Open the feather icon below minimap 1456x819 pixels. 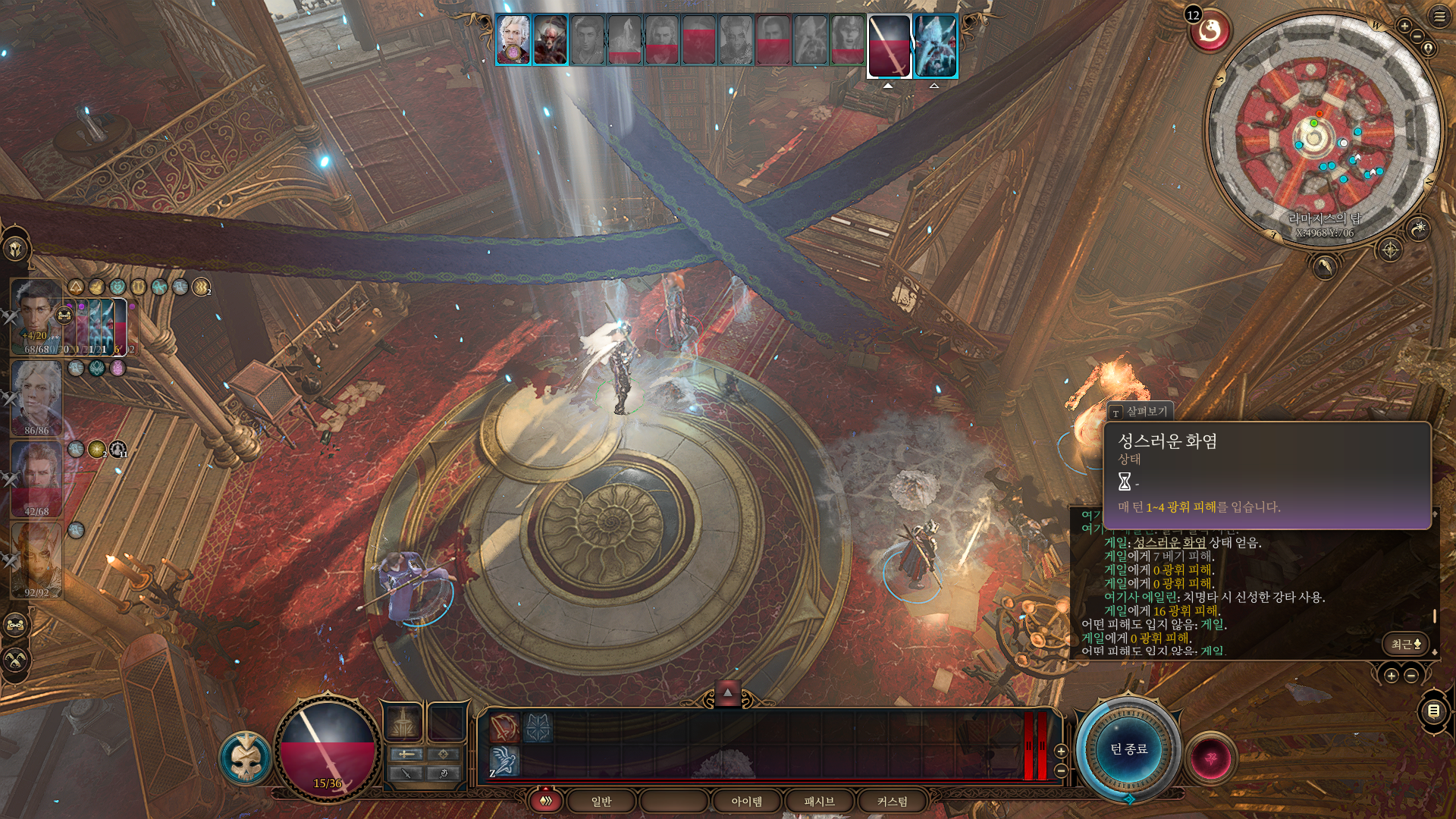point(1324,266)
